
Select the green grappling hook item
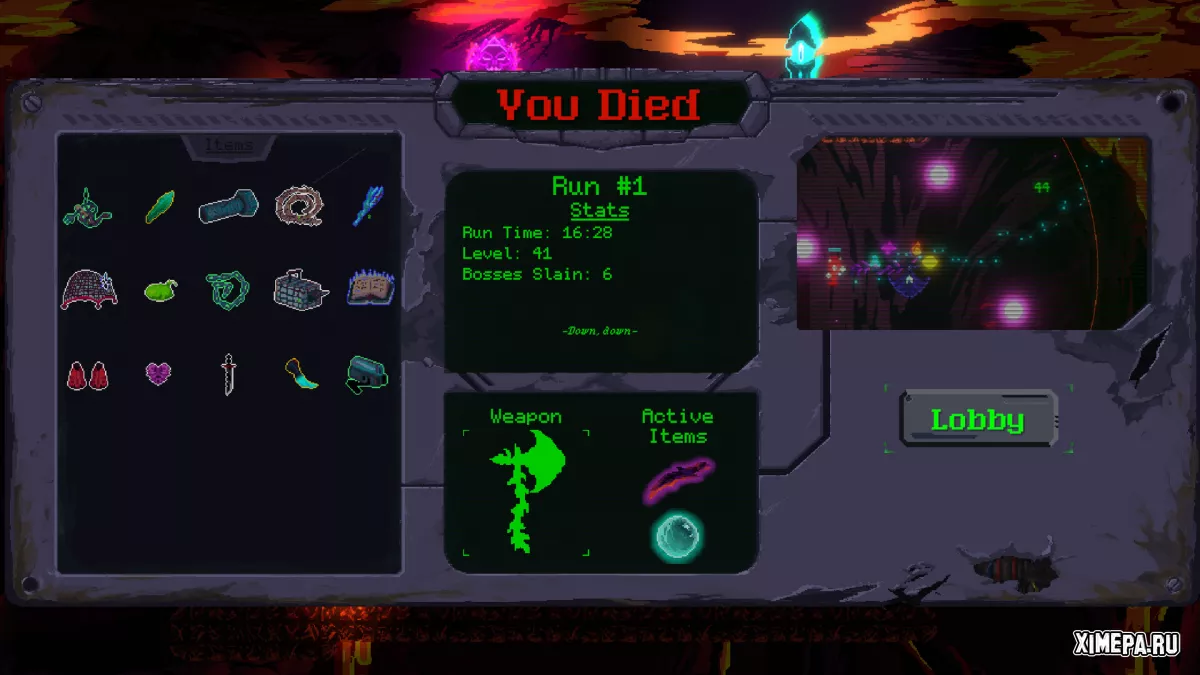[88, 207]
